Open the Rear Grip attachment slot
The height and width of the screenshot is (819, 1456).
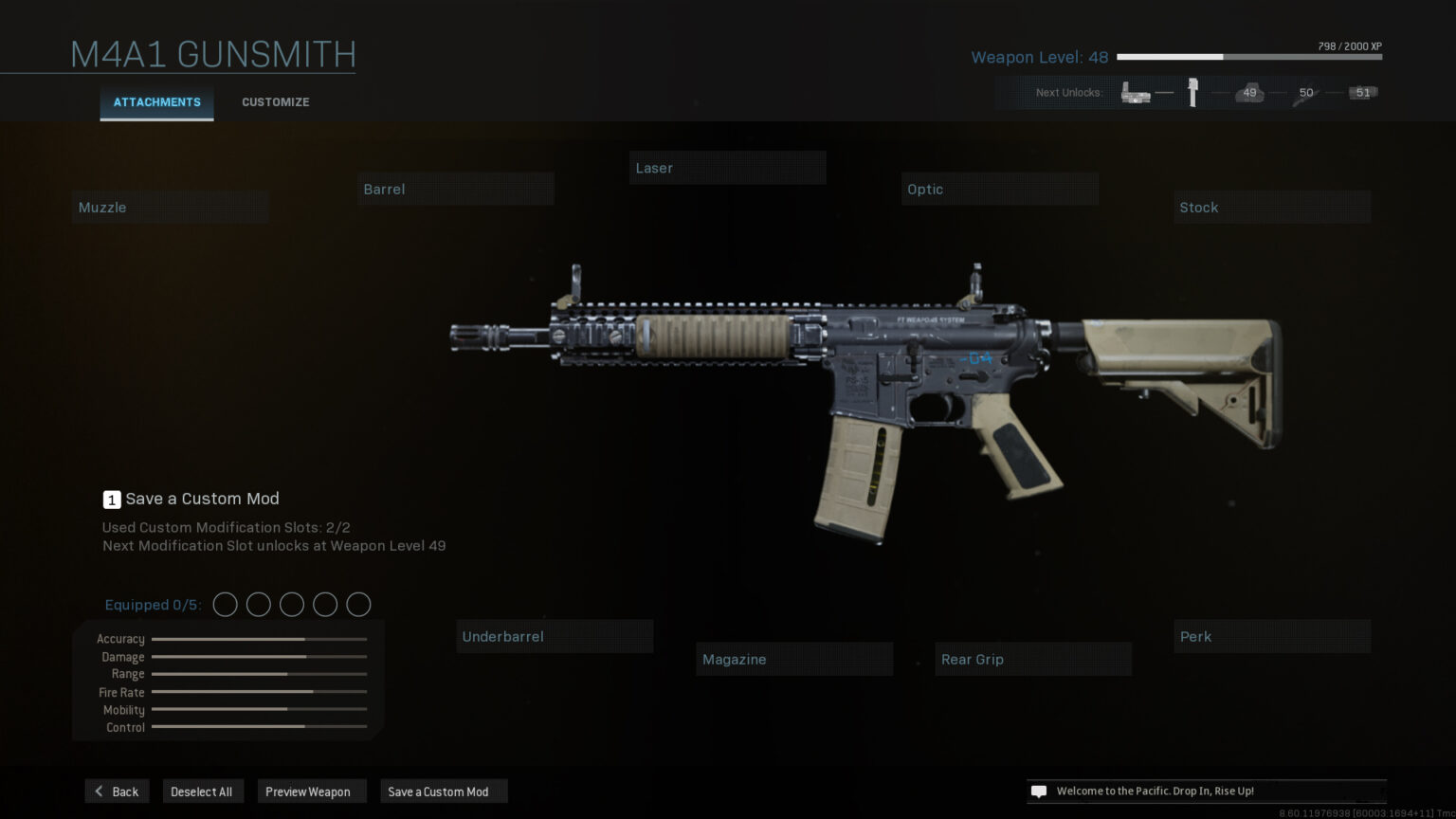(x=1032, y=659)
